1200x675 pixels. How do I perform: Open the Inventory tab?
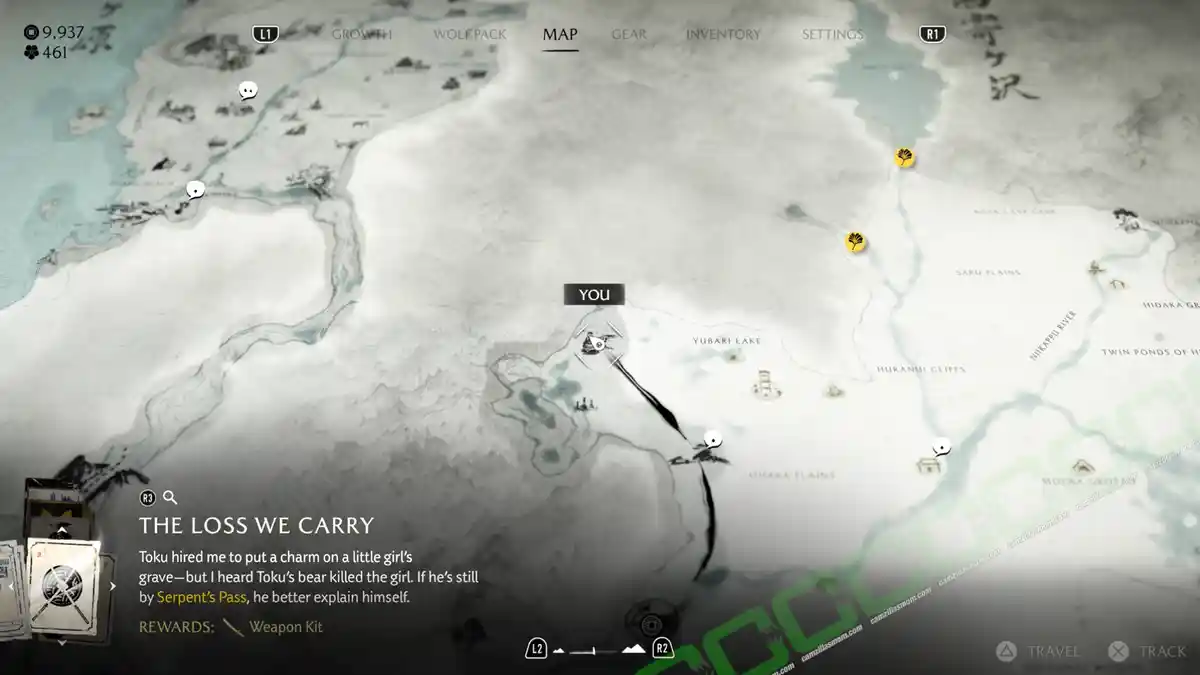(723, 34)
